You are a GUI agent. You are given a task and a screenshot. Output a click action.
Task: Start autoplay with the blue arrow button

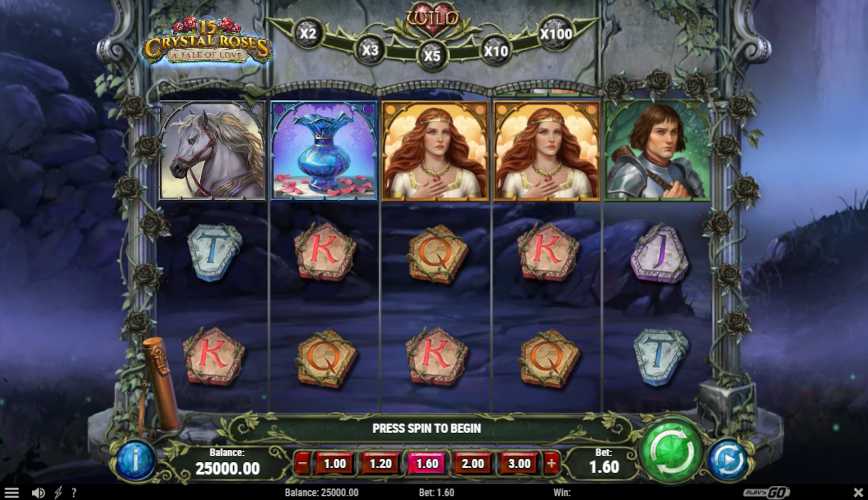[x=728, y=459]
